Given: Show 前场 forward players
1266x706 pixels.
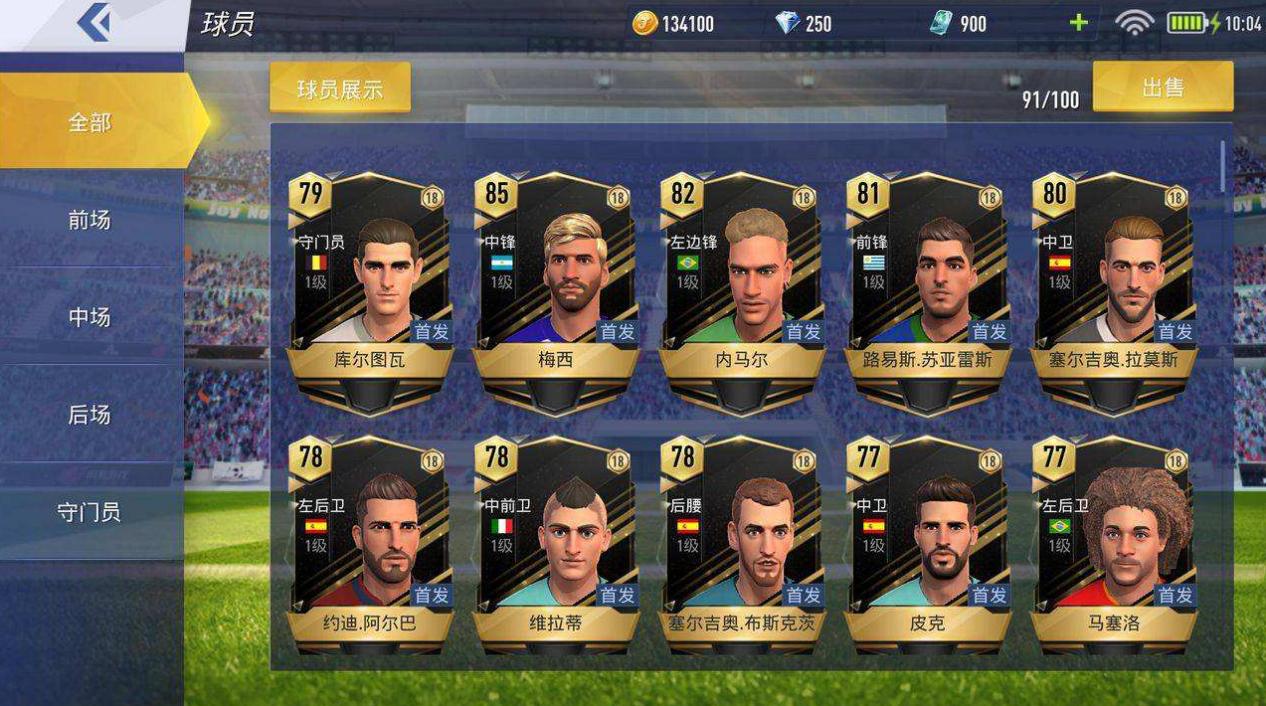Looking at the screenshot, I should pyautogui.click(x=90, y=220).
